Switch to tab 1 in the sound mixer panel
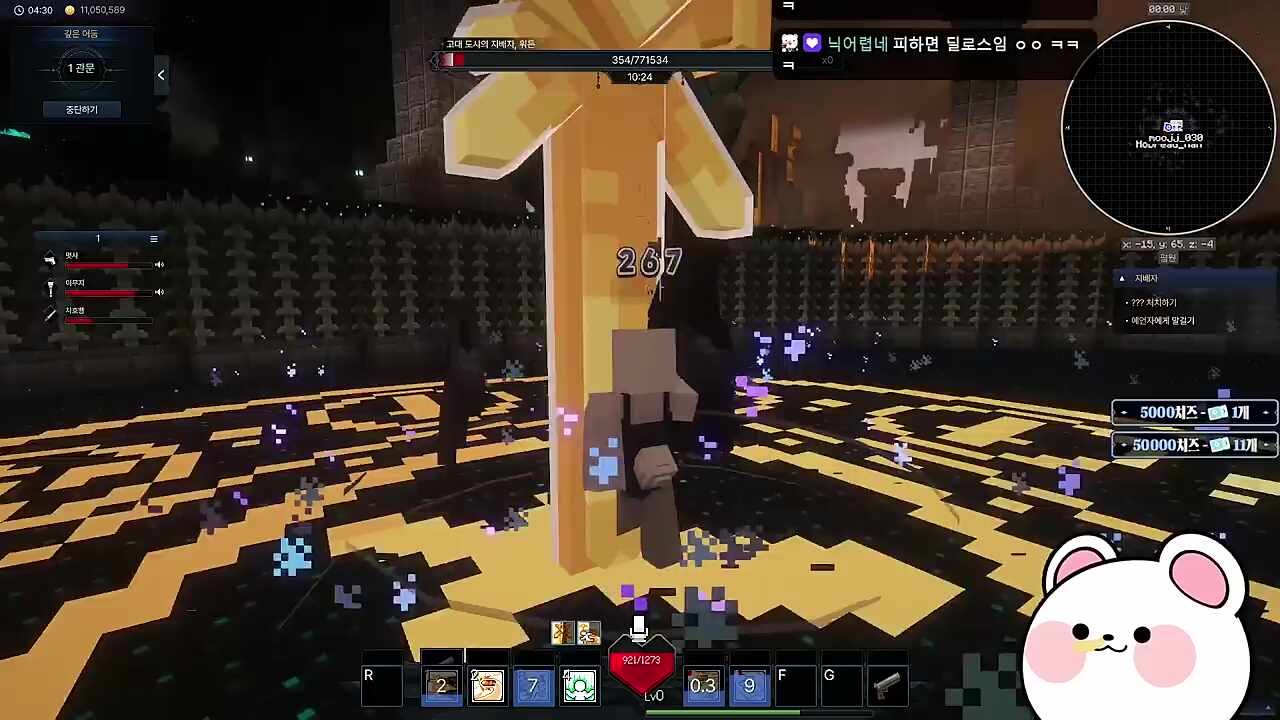This screenshot has width=1280, height=720. (98, 237)
